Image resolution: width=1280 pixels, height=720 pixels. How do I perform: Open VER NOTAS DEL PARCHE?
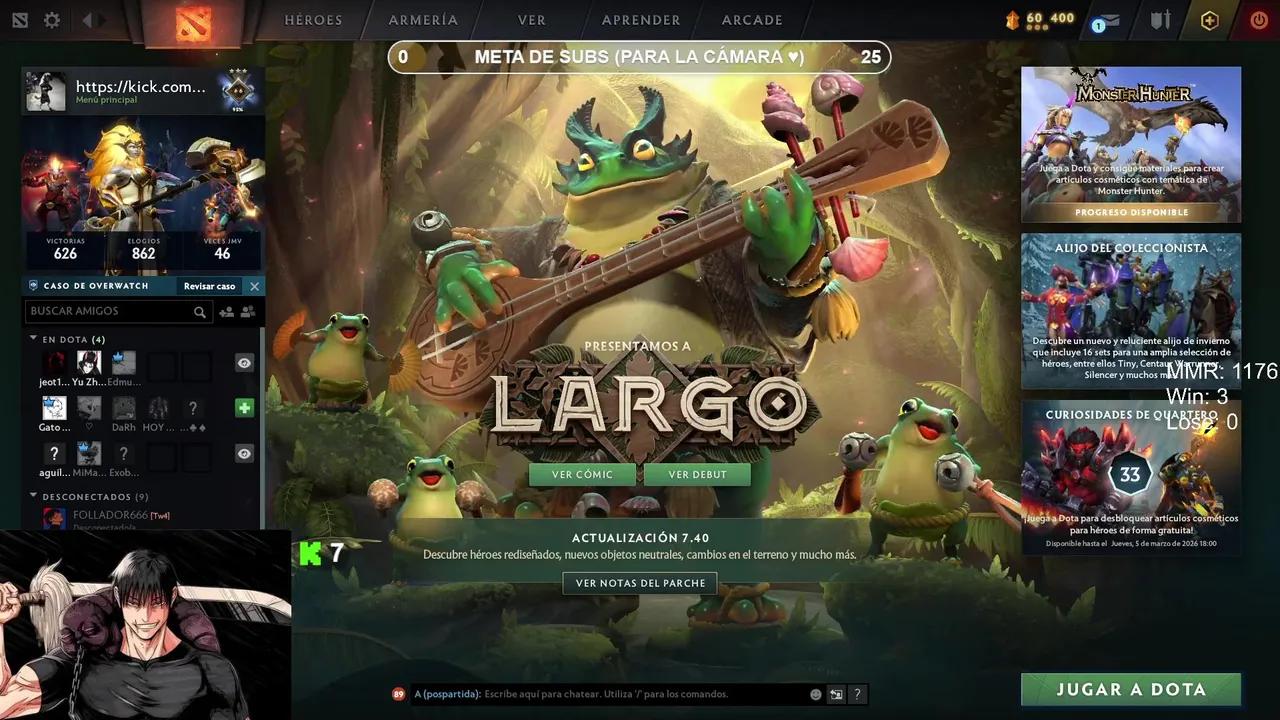639,583
